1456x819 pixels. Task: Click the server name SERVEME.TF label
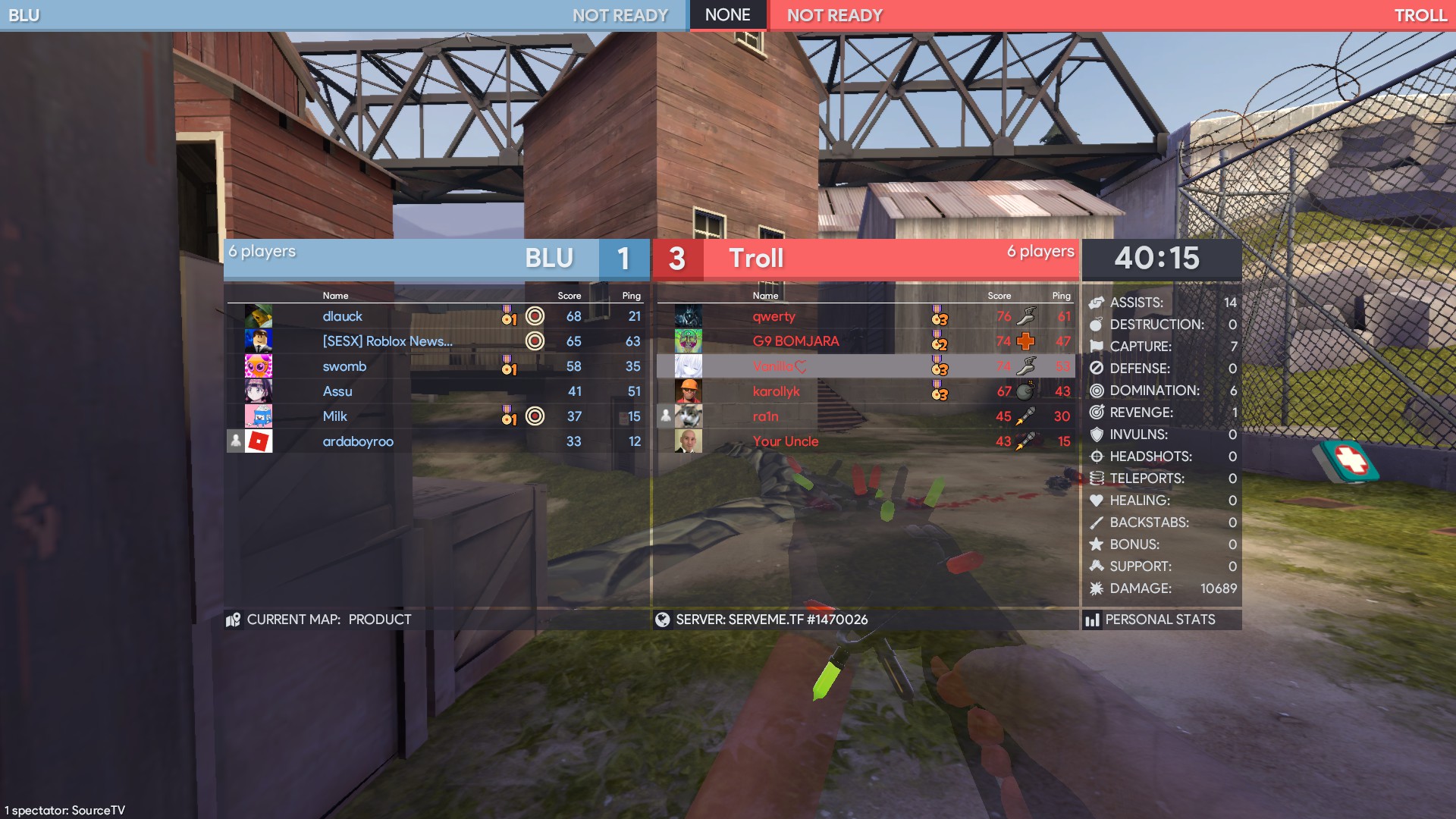(771, 620)
